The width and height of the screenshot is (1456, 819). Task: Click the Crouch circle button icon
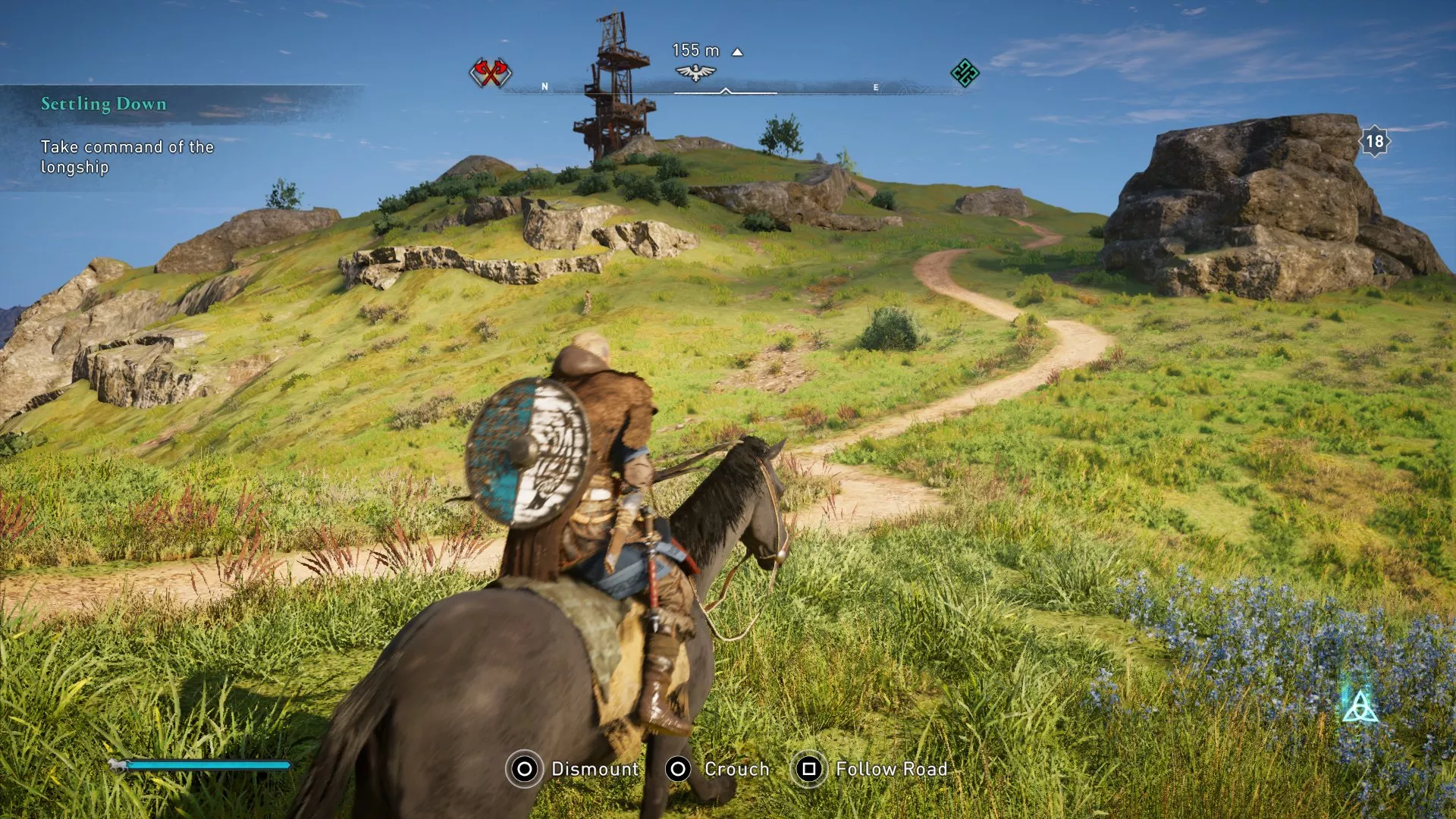(679, 769)
